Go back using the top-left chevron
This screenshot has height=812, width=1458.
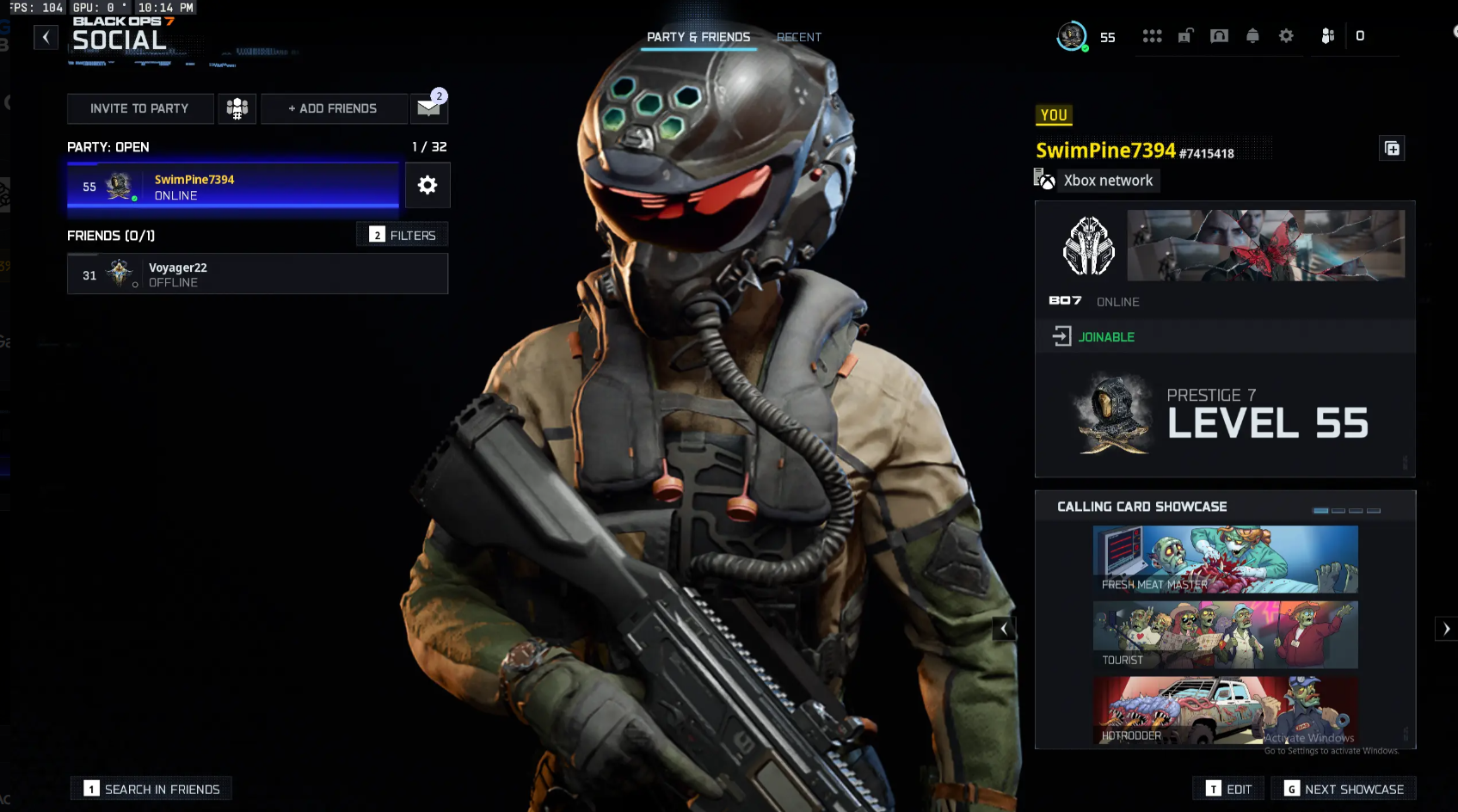[x=46, y=37]
